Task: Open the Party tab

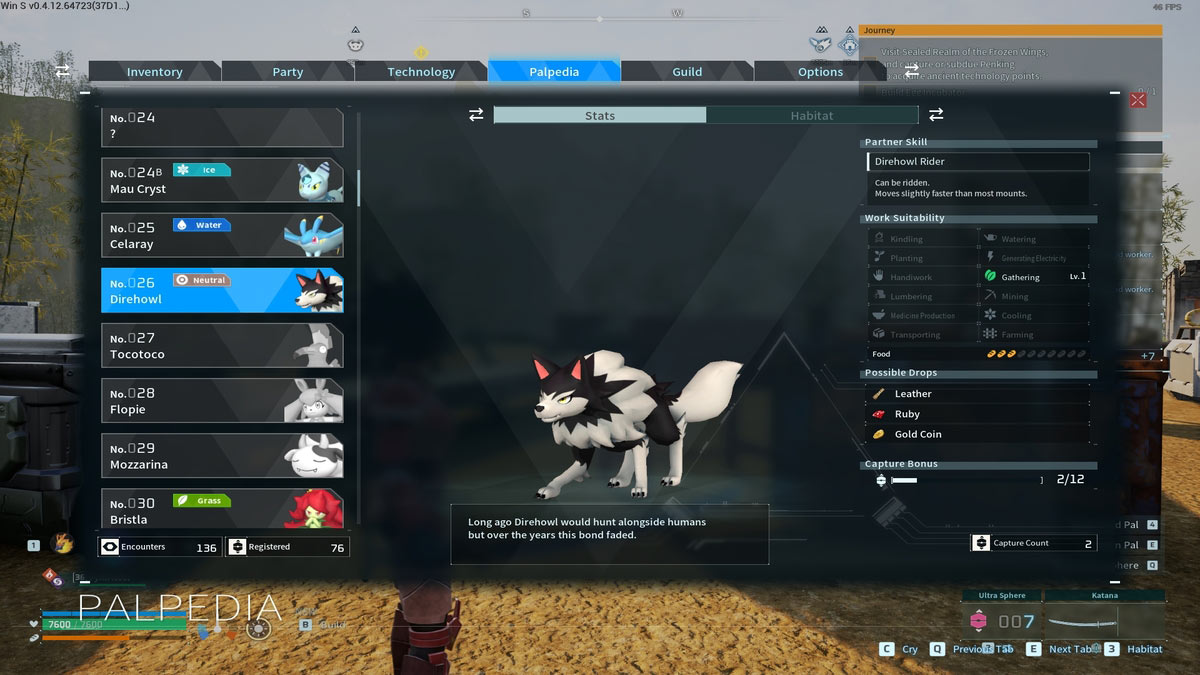Action: point(288,72)
